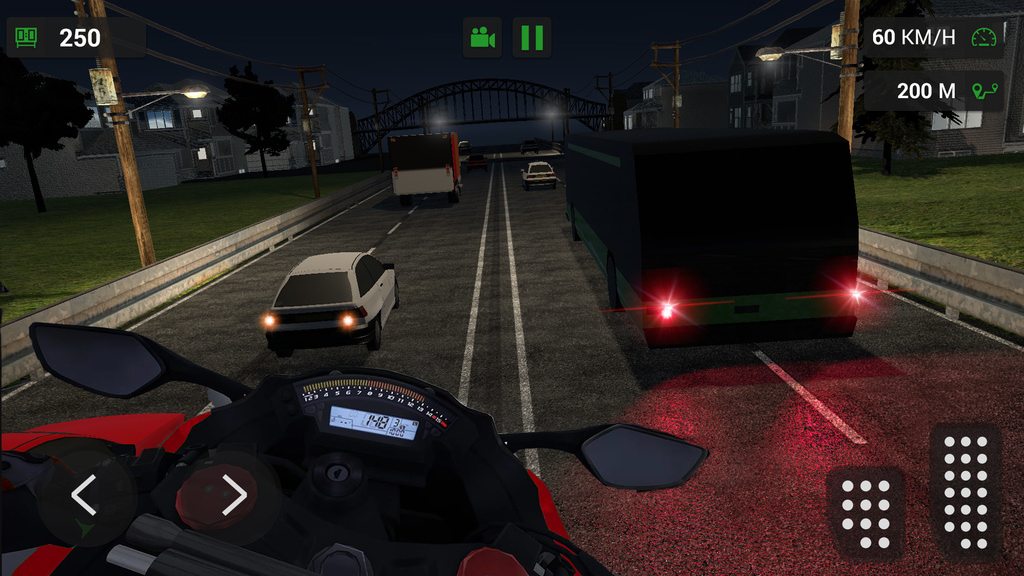Screen dimensions: 1024x576
Task: Steer right with the right arrow button
Action: (x=232, y=495)
